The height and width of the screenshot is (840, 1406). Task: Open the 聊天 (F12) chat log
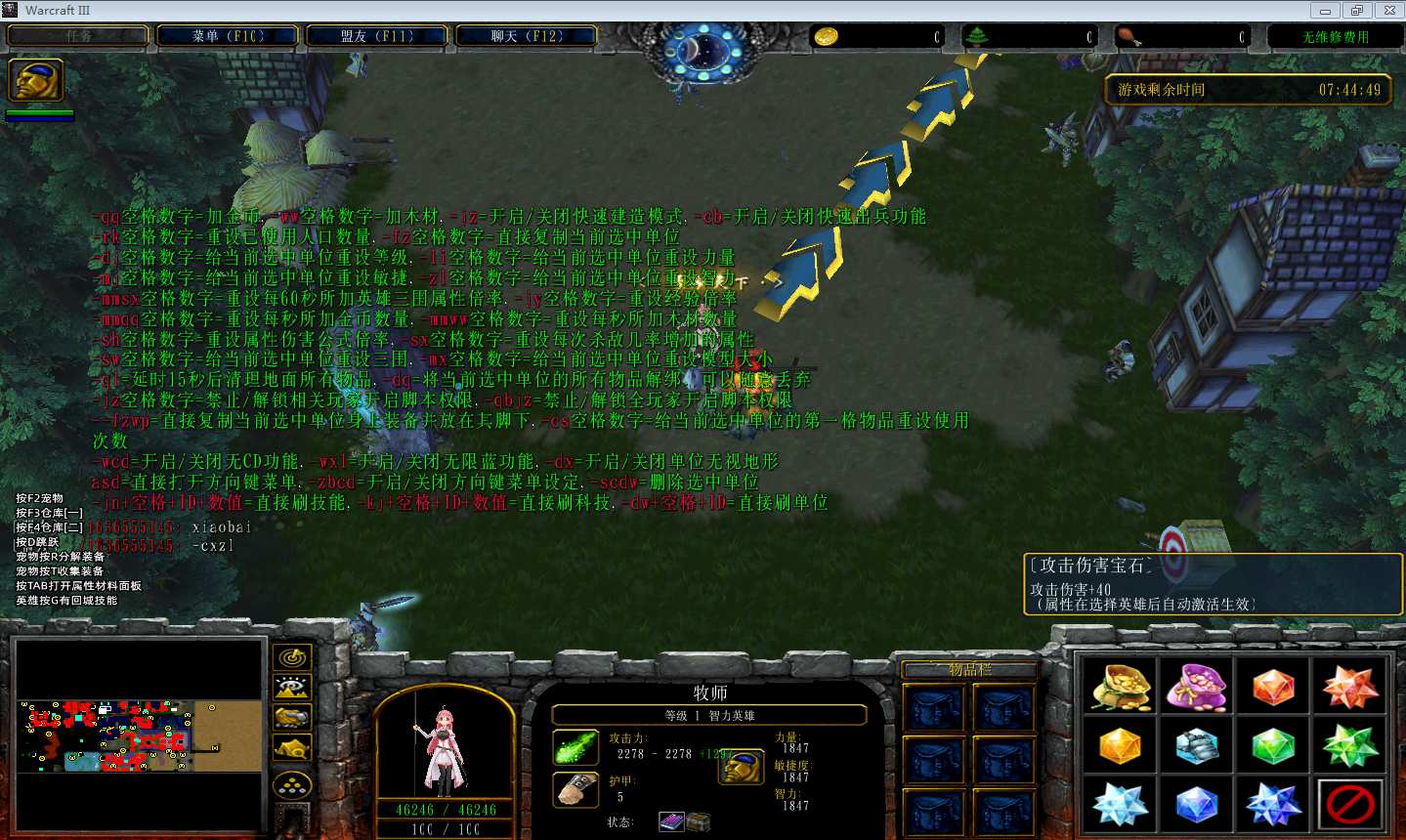pyautogui.click(x=527, y=36)
